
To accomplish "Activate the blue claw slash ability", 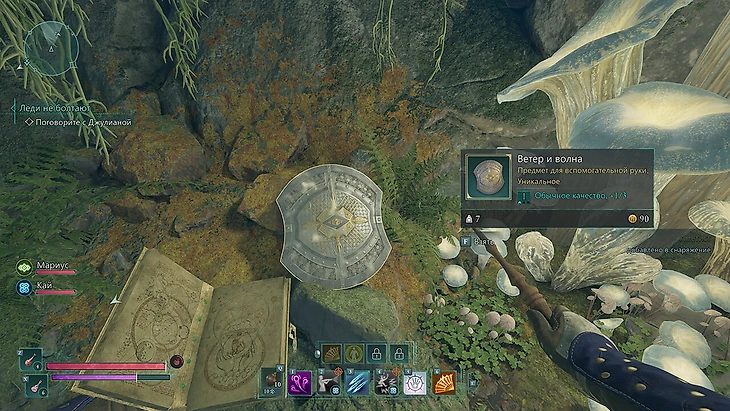I will point(357,381).
